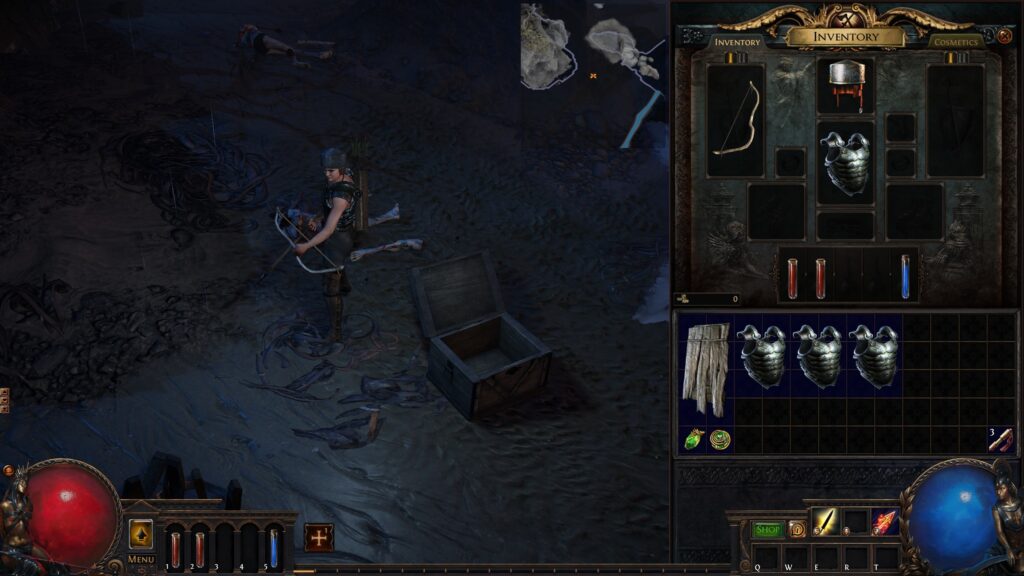Activate the fiery arrow skill
The width and height of the screenshot is (1024, 576).
tap(884, 521)
